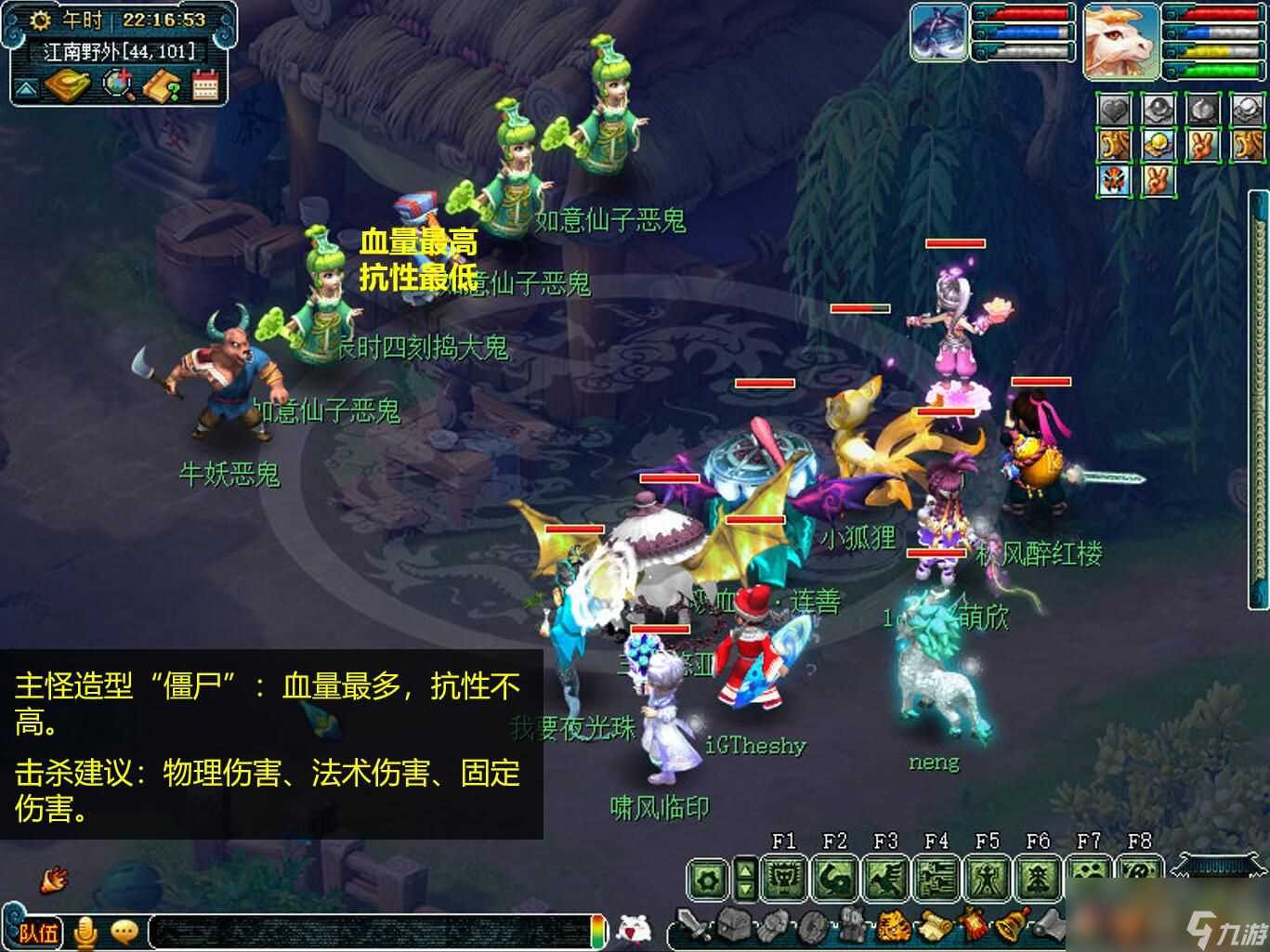1270x952 pixels.
Task: Select the F5 combat skill icon
Action: pos(988,876)
